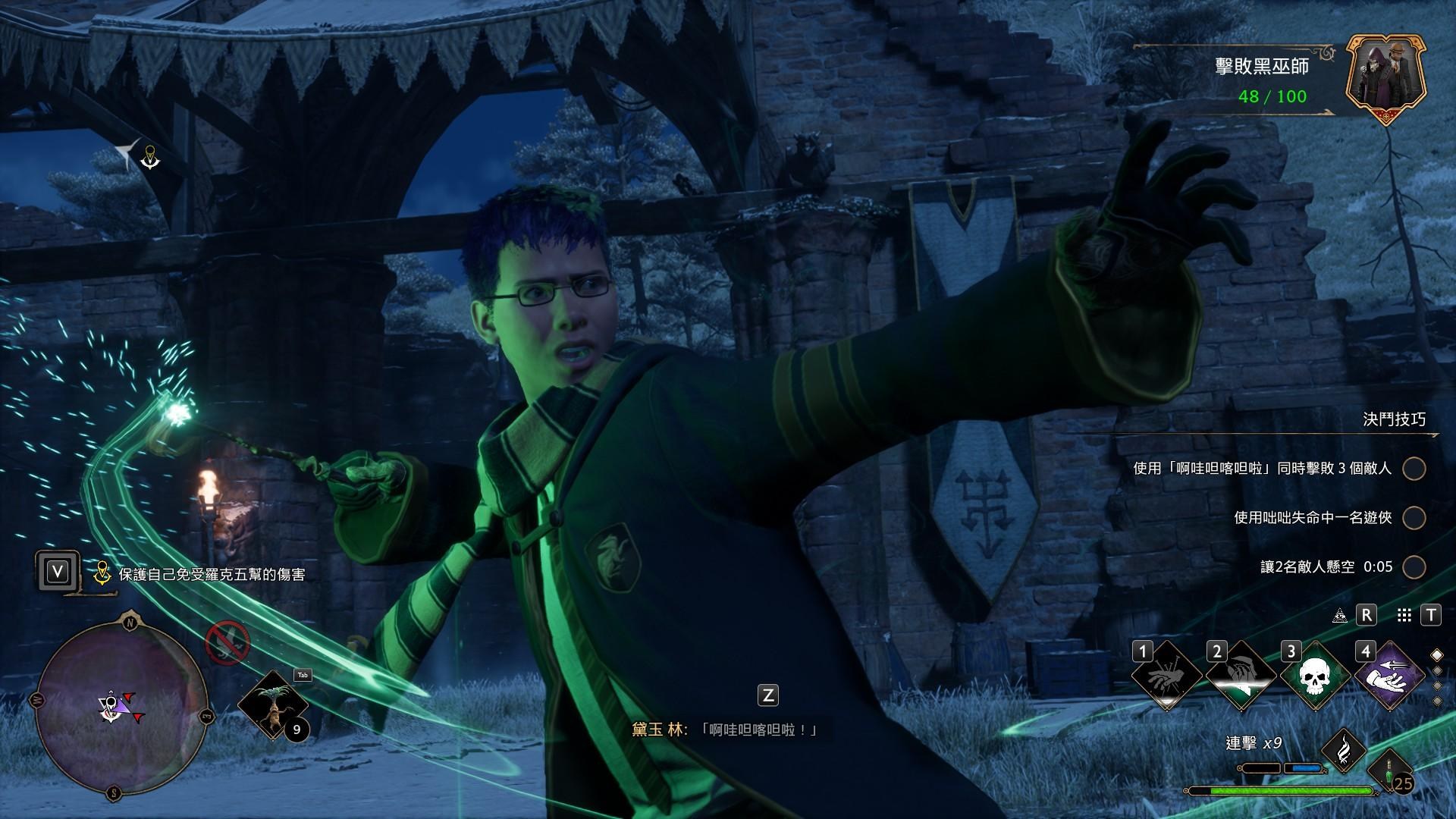Image resolution: width=1456 pixels, height=819 pixels.
Task: Click the no-flying prohibition icon
Action: click(227, 642)
